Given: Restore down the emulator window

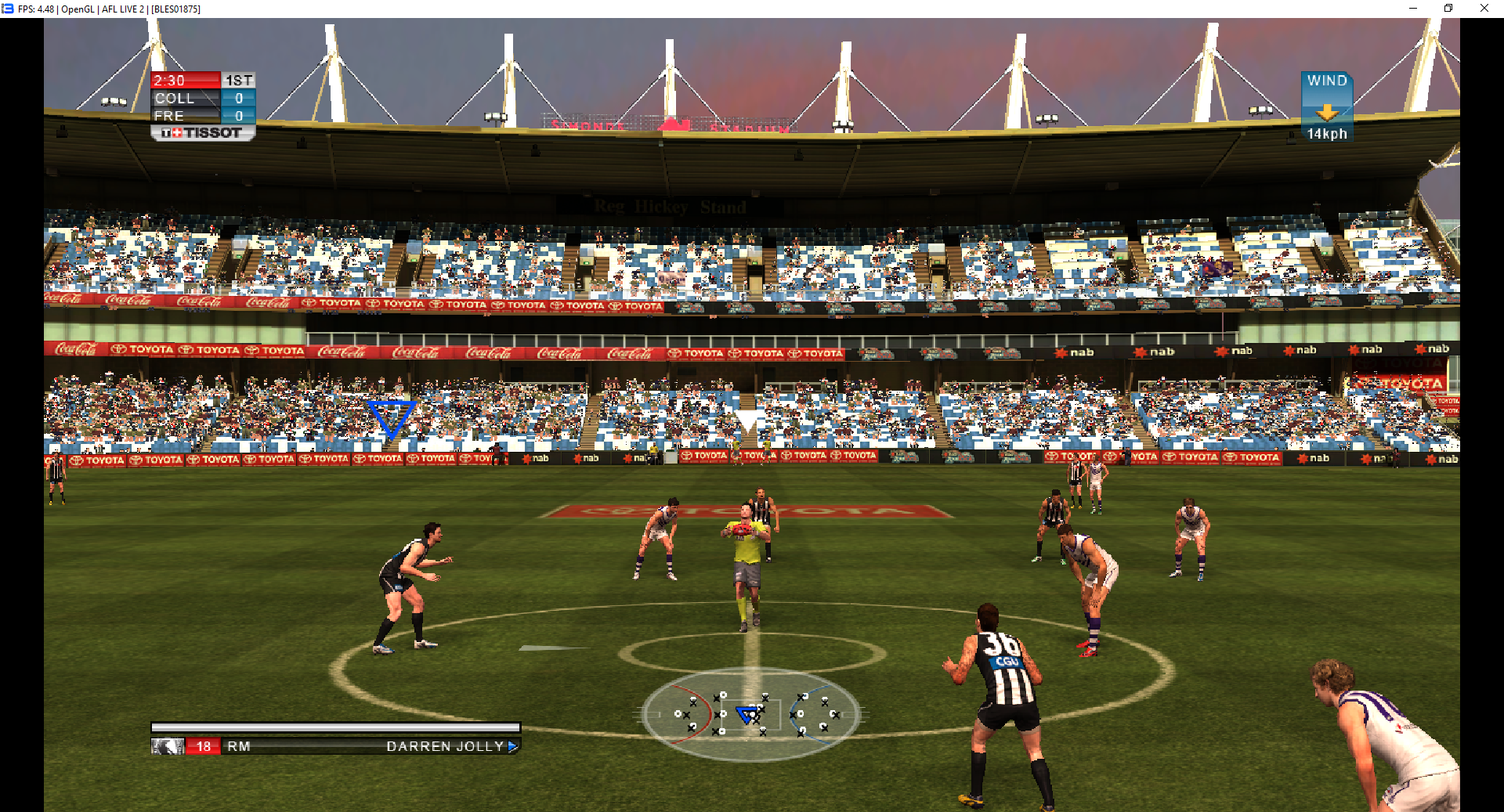Looking at the screenshot, I should tap(1448, 9).
